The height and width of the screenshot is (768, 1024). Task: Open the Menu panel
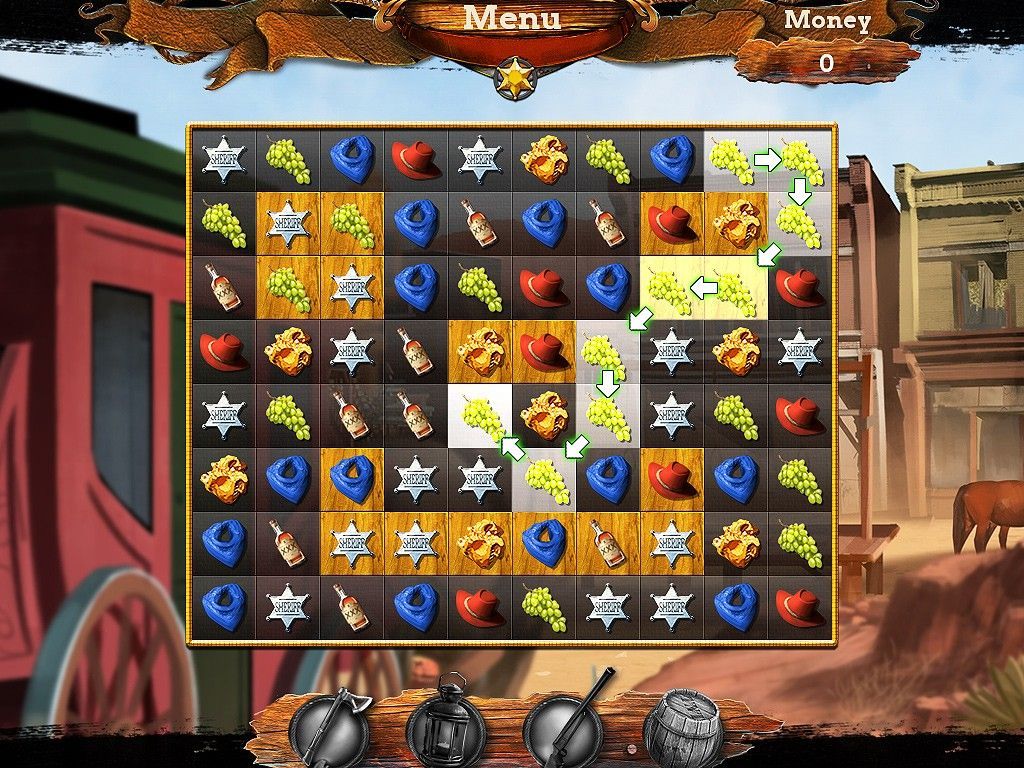click(x=512, y=20)
